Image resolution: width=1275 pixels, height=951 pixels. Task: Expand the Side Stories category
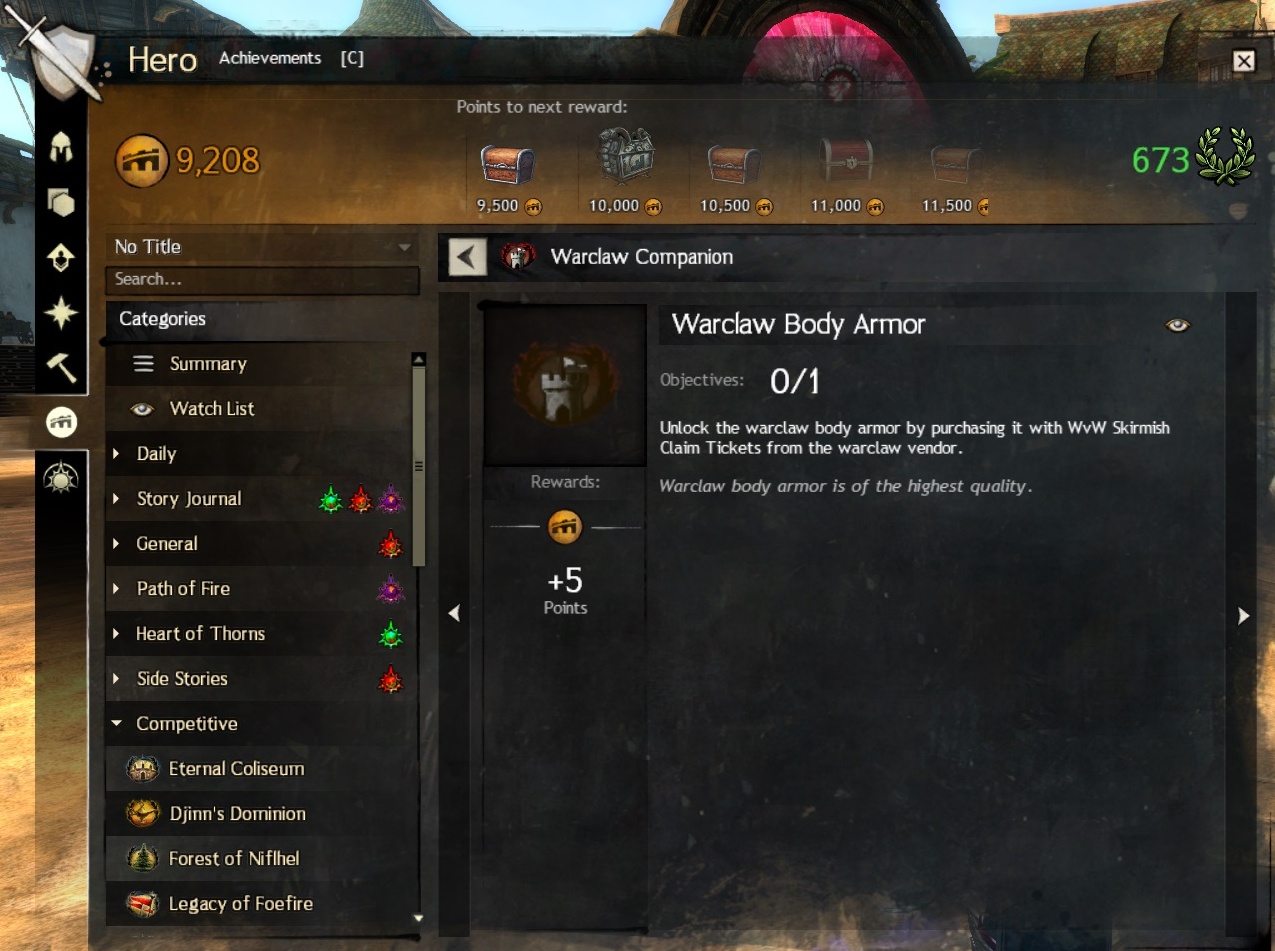pyautogui.click(x=182, y=679)
